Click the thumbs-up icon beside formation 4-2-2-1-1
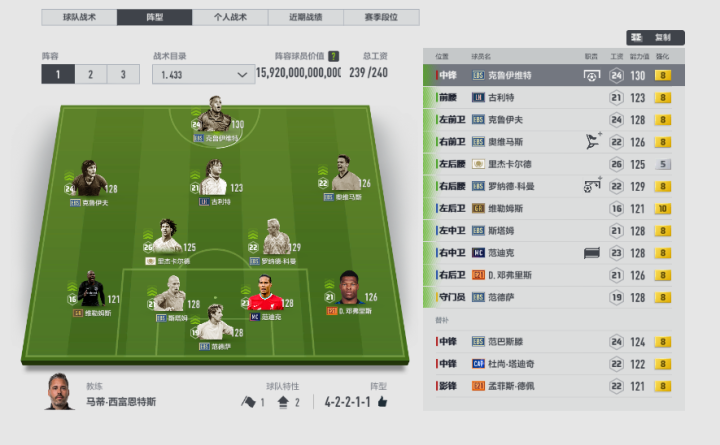The image size is (720, 445). click(381, 402)
